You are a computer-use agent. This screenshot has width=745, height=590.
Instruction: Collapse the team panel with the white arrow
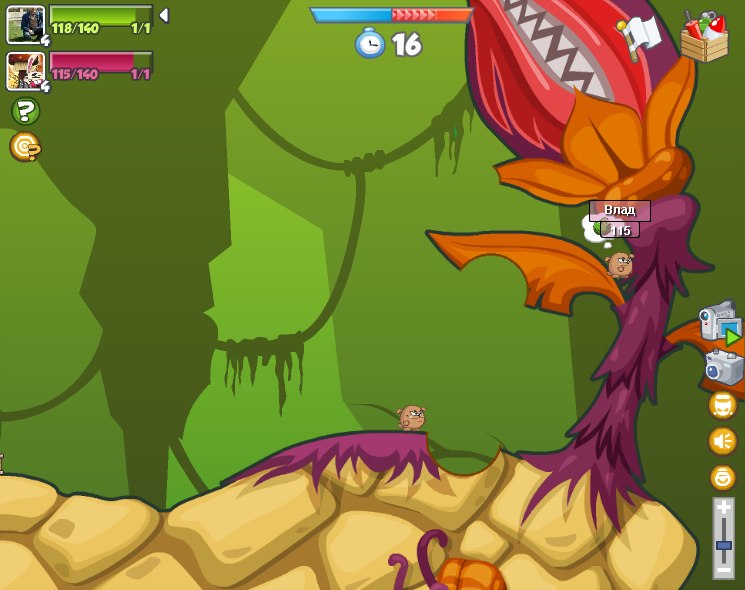(164, 16)
